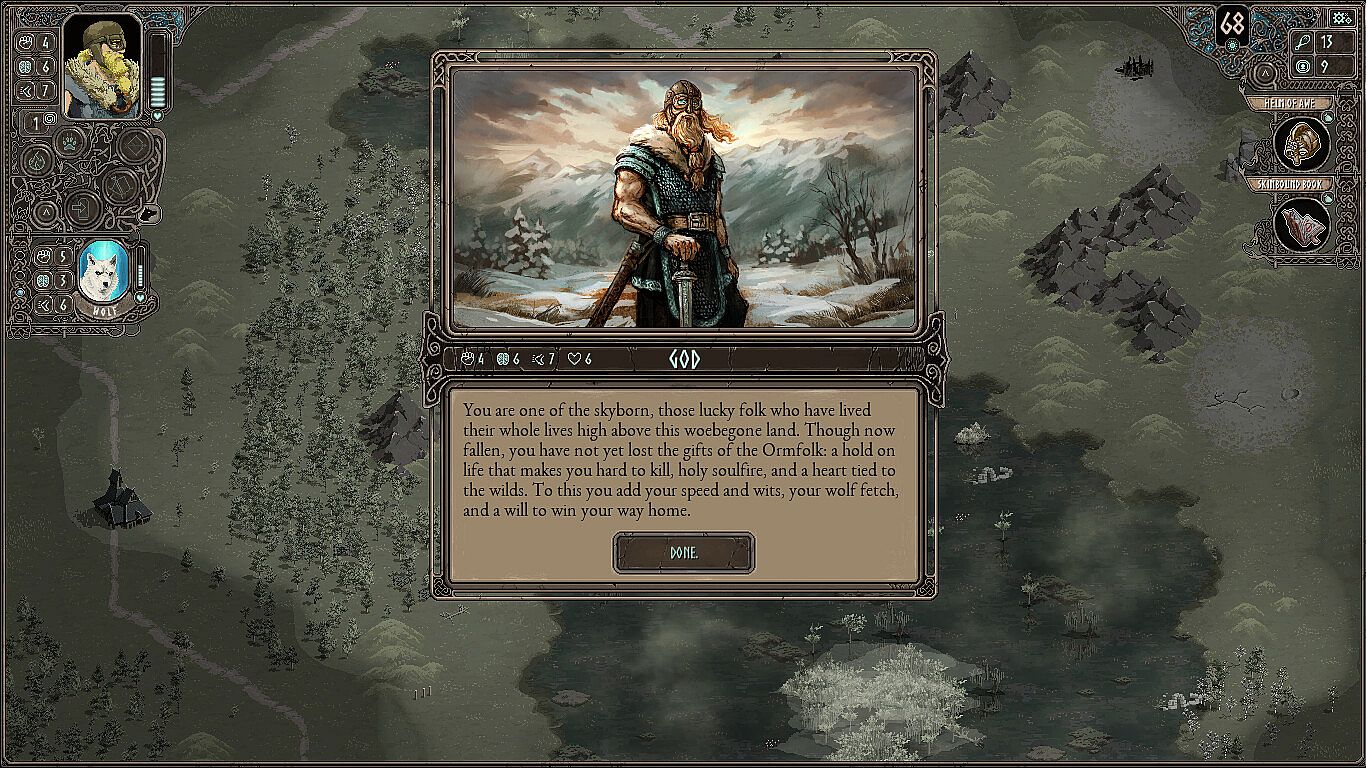
Task: Select the Helm of Awe item
Action: (1301, 143)
